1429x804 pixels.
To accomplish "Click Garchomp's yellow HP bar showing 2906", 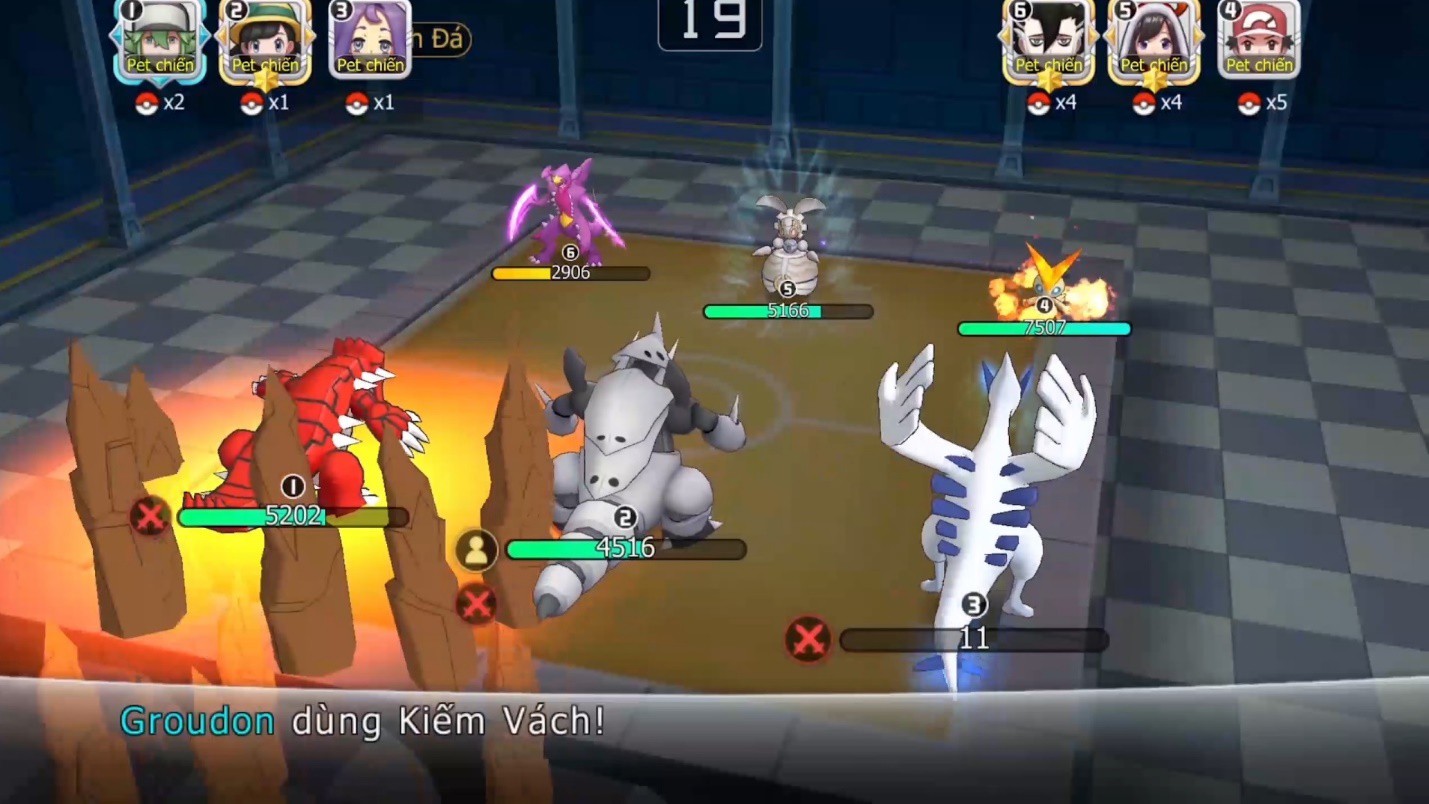I will click(x=568, y=271).
